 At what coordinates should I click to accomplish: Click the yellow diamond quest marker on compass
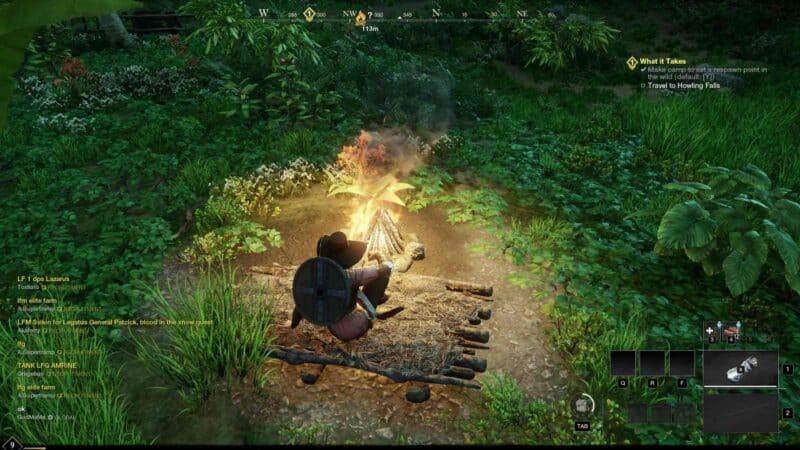click(309, 14)
